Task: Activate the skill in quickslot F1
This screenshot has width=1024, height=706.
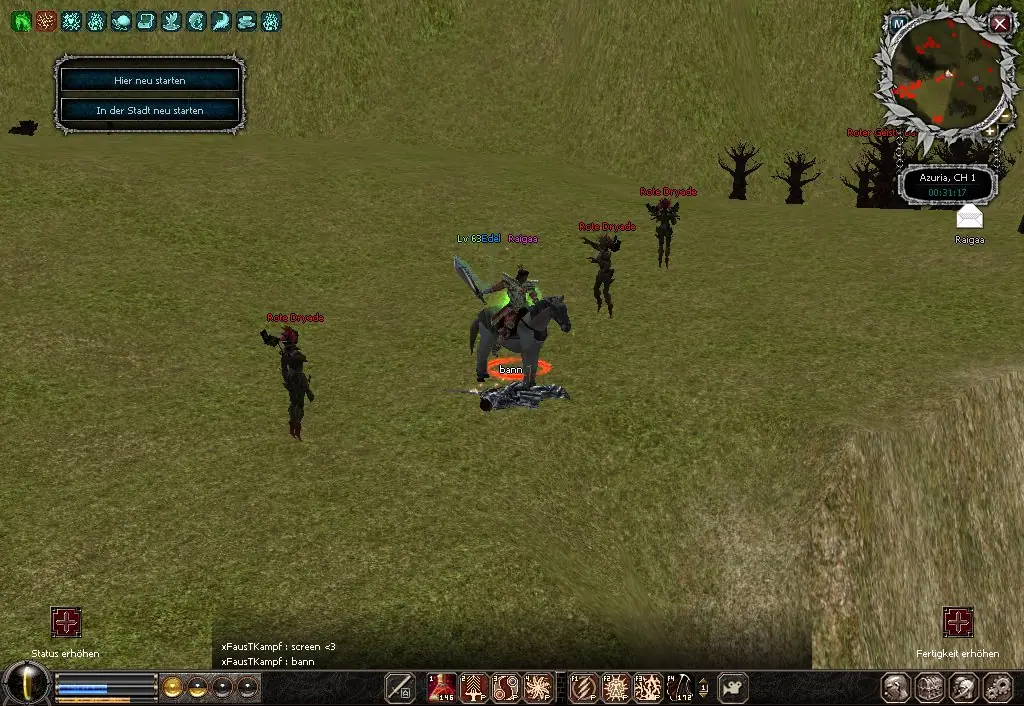Action: pyautogui.click(x=584, y=687)
